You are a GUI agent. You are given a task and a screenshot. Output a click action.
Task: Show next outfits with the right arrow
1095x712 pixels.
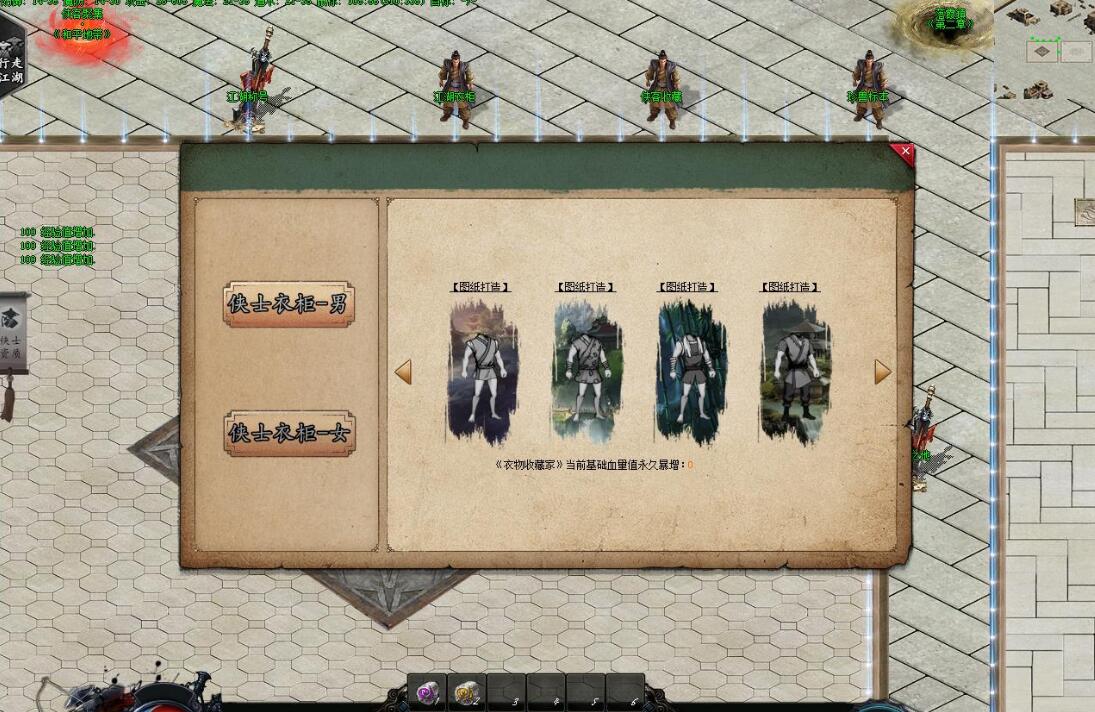(882, 372)
